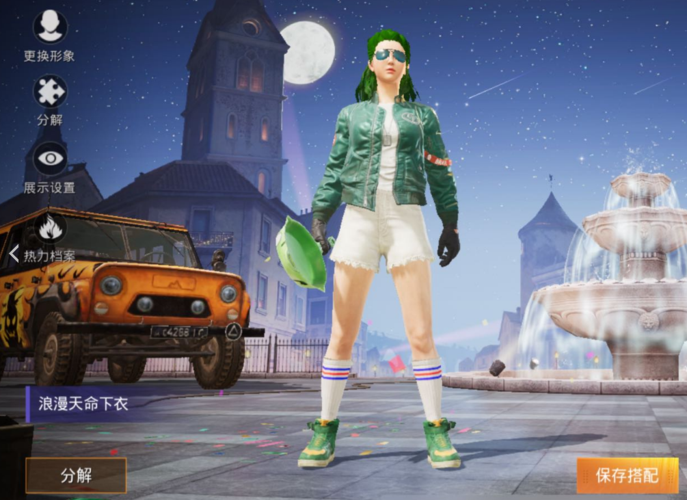Open the 热力档案 flame icon
This screenshot has height=500, width=687.
[x=50, y=229]
